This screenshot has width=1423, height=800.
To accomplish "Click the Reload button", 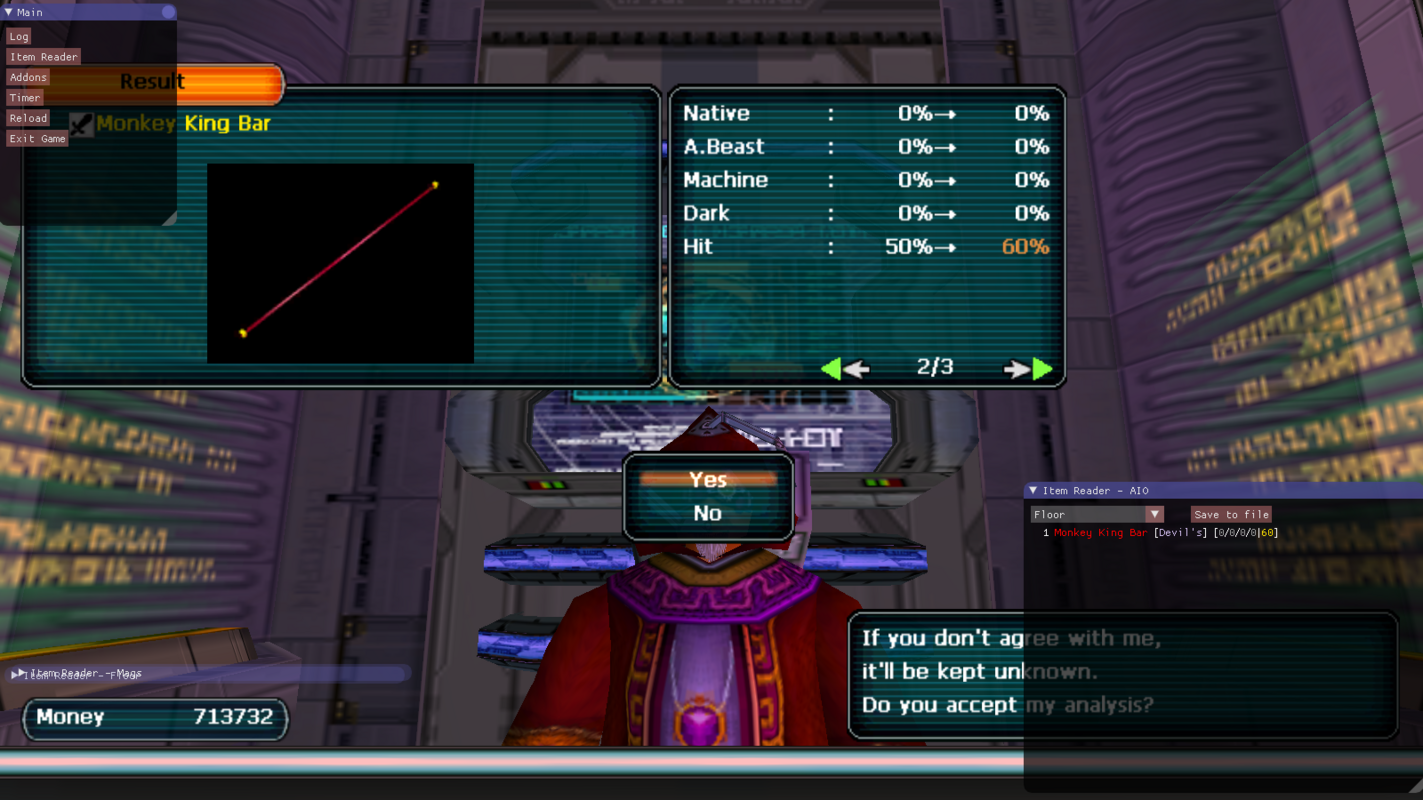I will pos(28,118).
